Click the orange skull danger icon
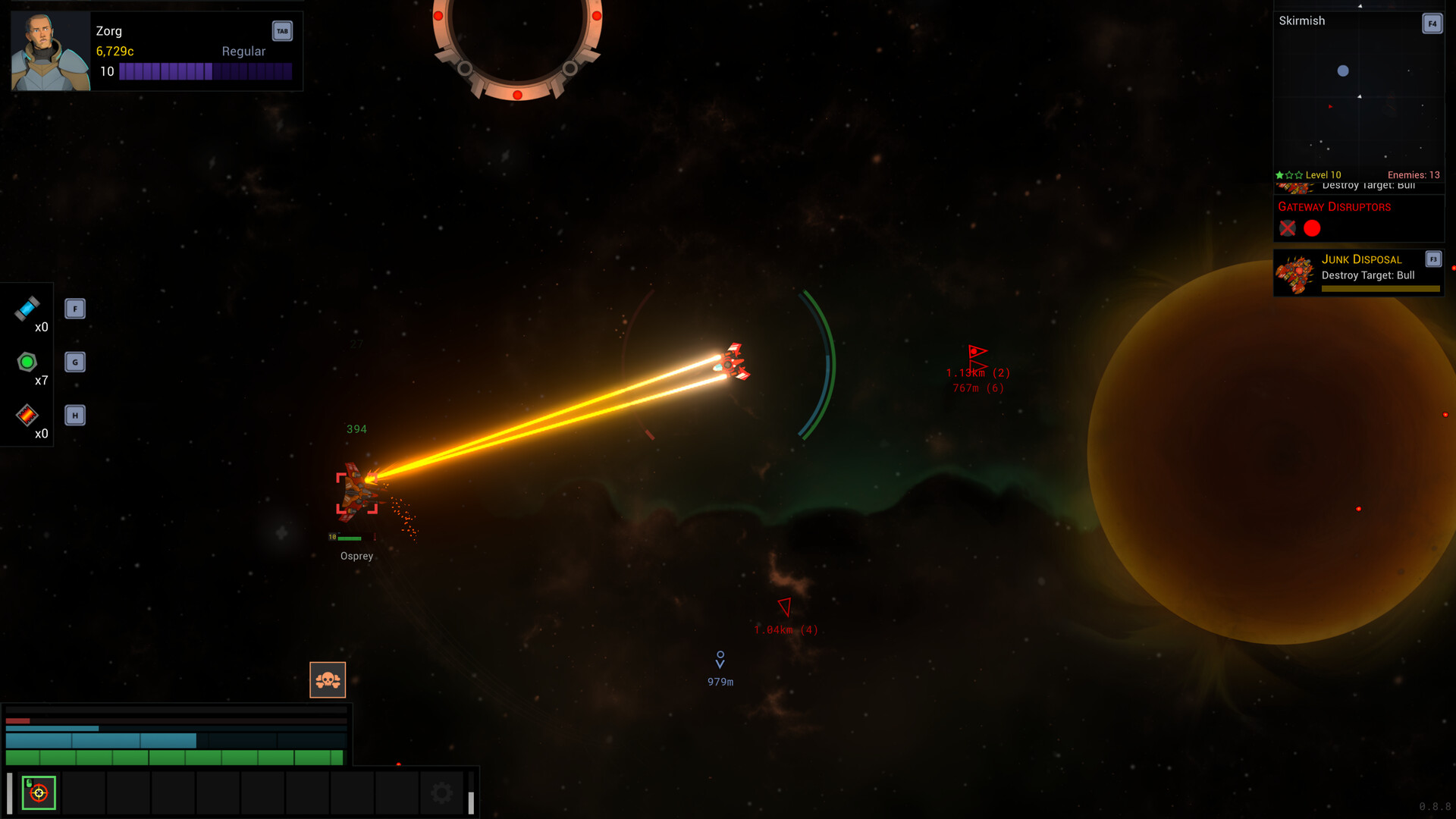Image resolution: width=1456 pixels, height=819 pixels. pos(328,679)
